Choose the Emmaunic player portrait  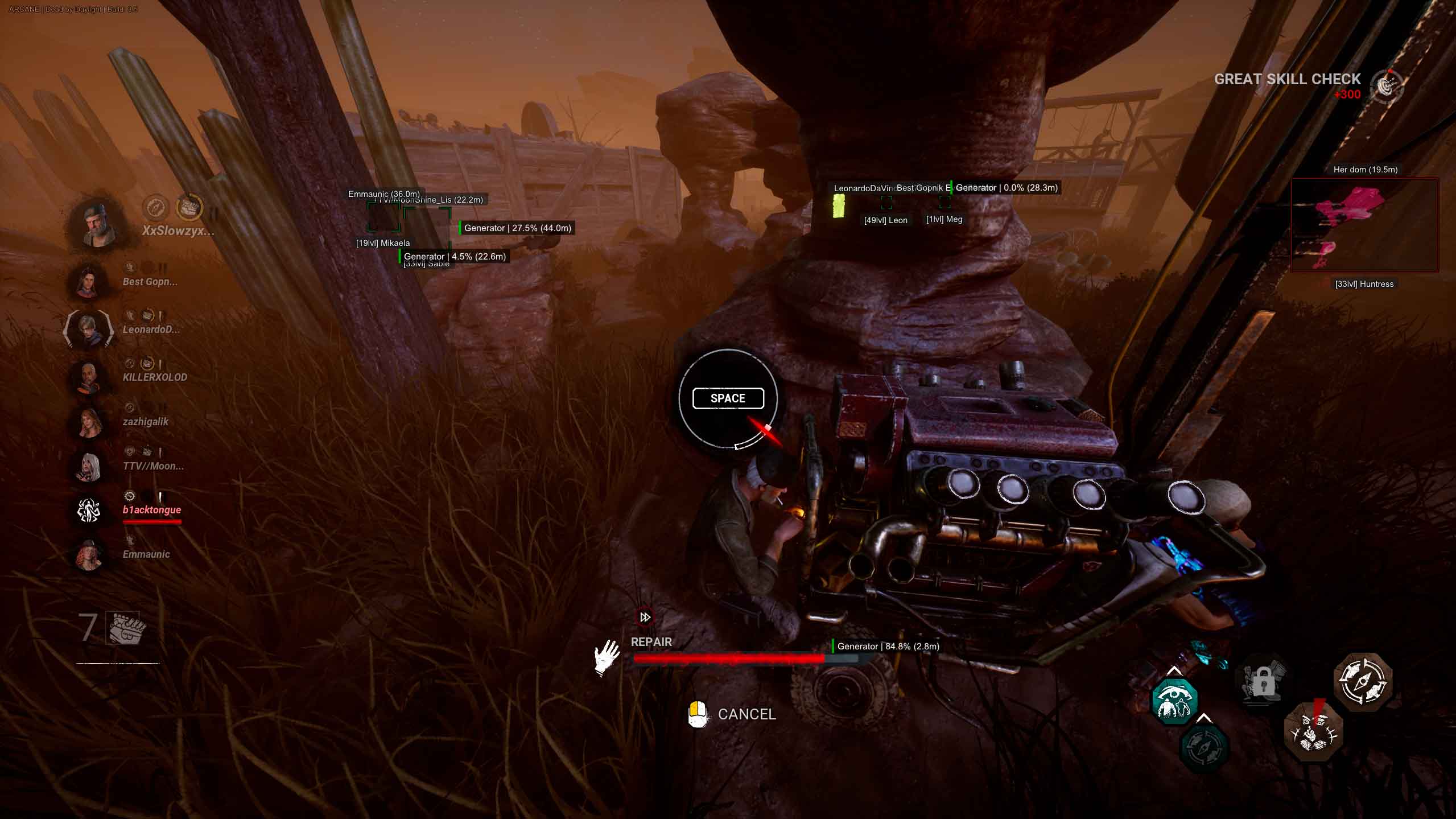[89, 554]
